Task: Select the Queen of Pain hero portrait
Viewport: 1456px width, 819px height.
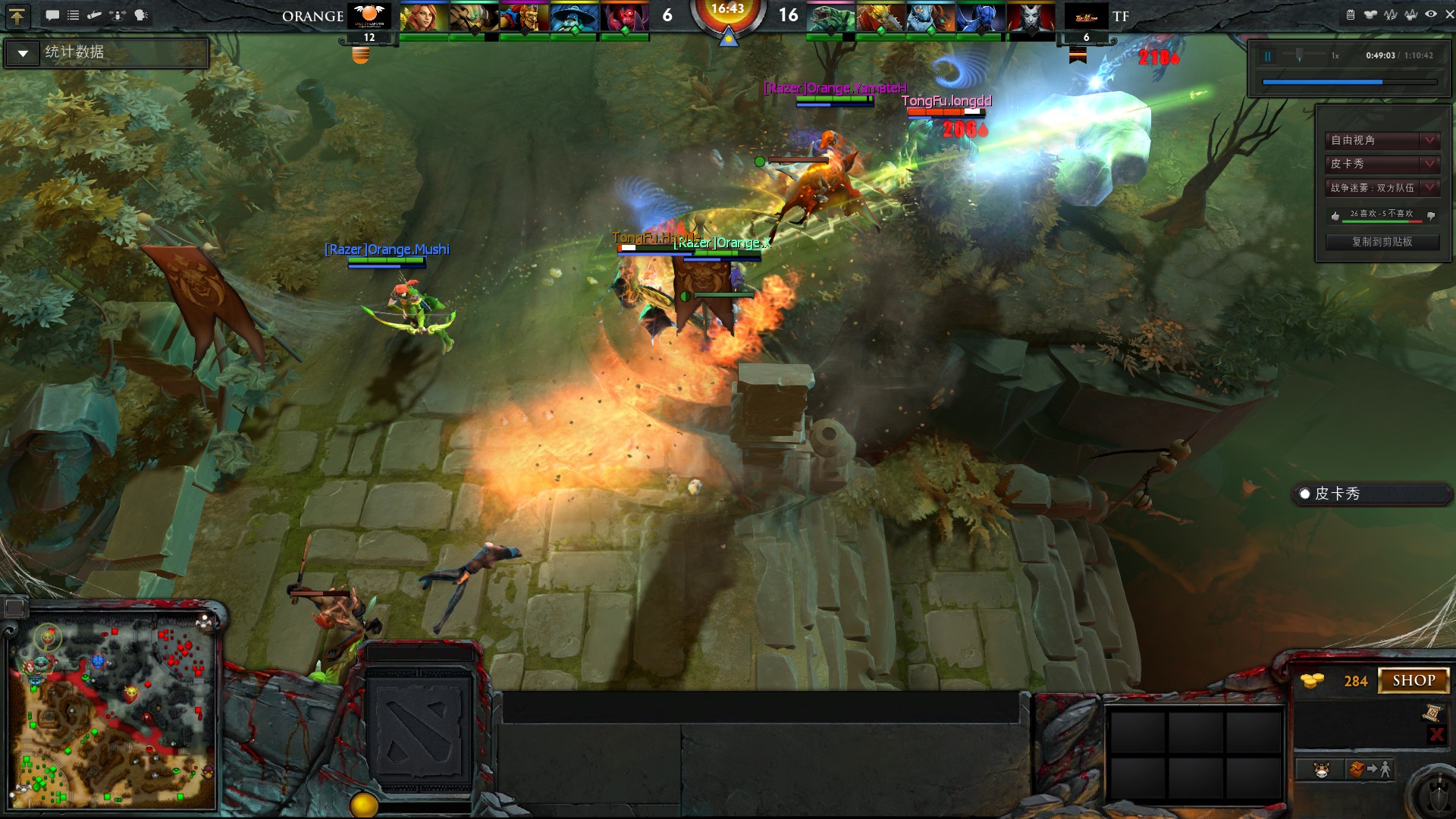Action: pyautogui.click(x=1031, y=17)
